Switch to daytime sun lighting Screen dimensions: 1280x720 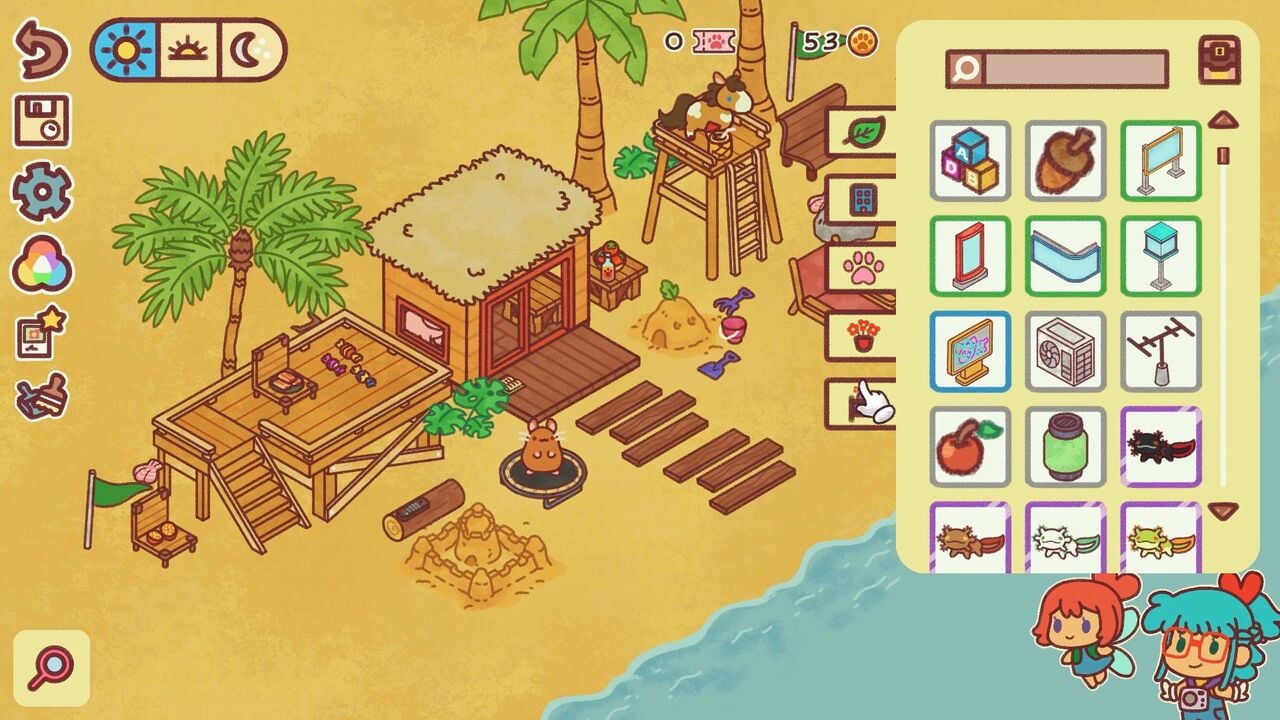tap(126, 49)
